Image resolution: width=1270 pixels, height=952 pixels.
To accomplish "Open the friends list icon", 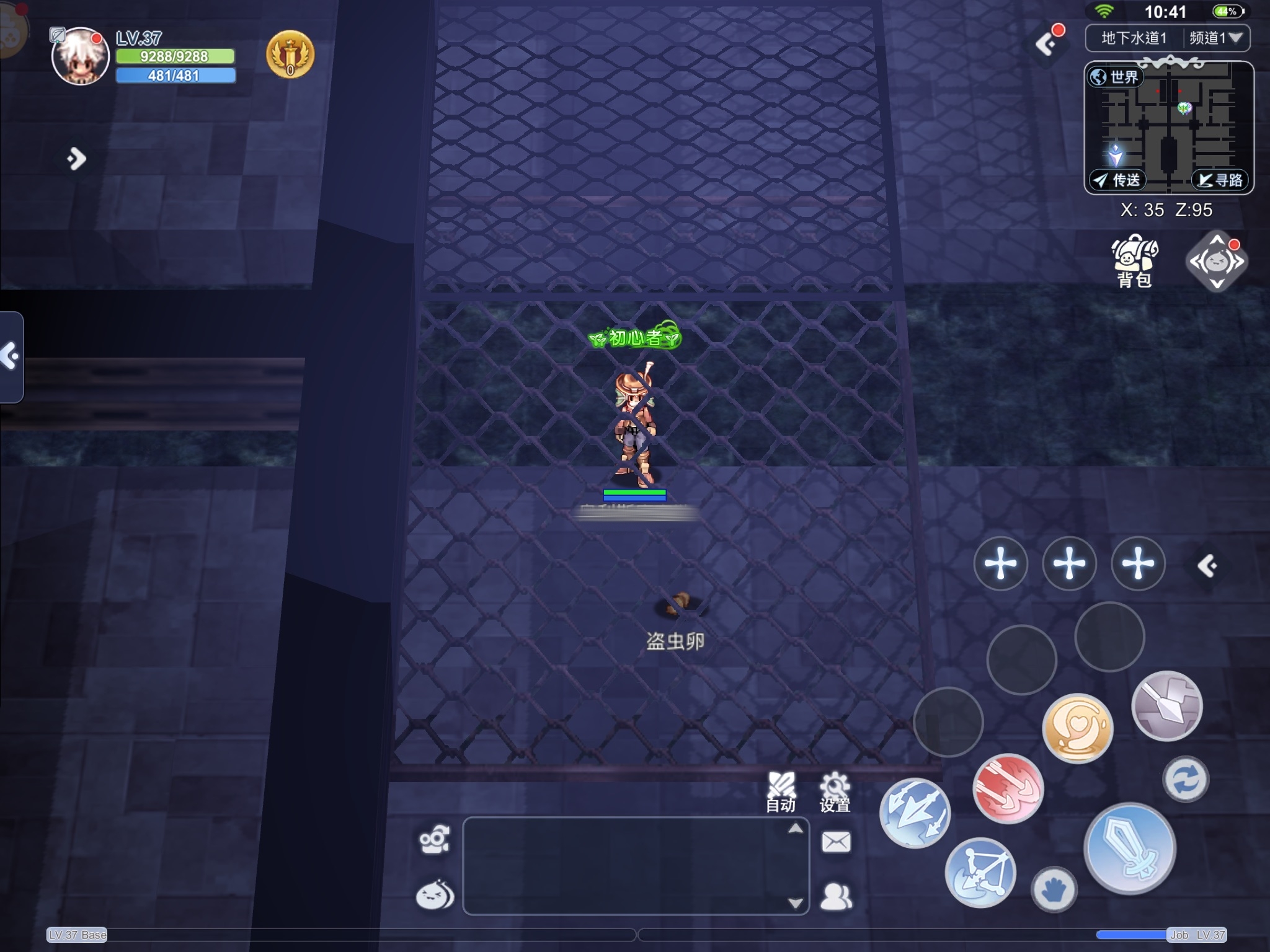I will 836,896.
